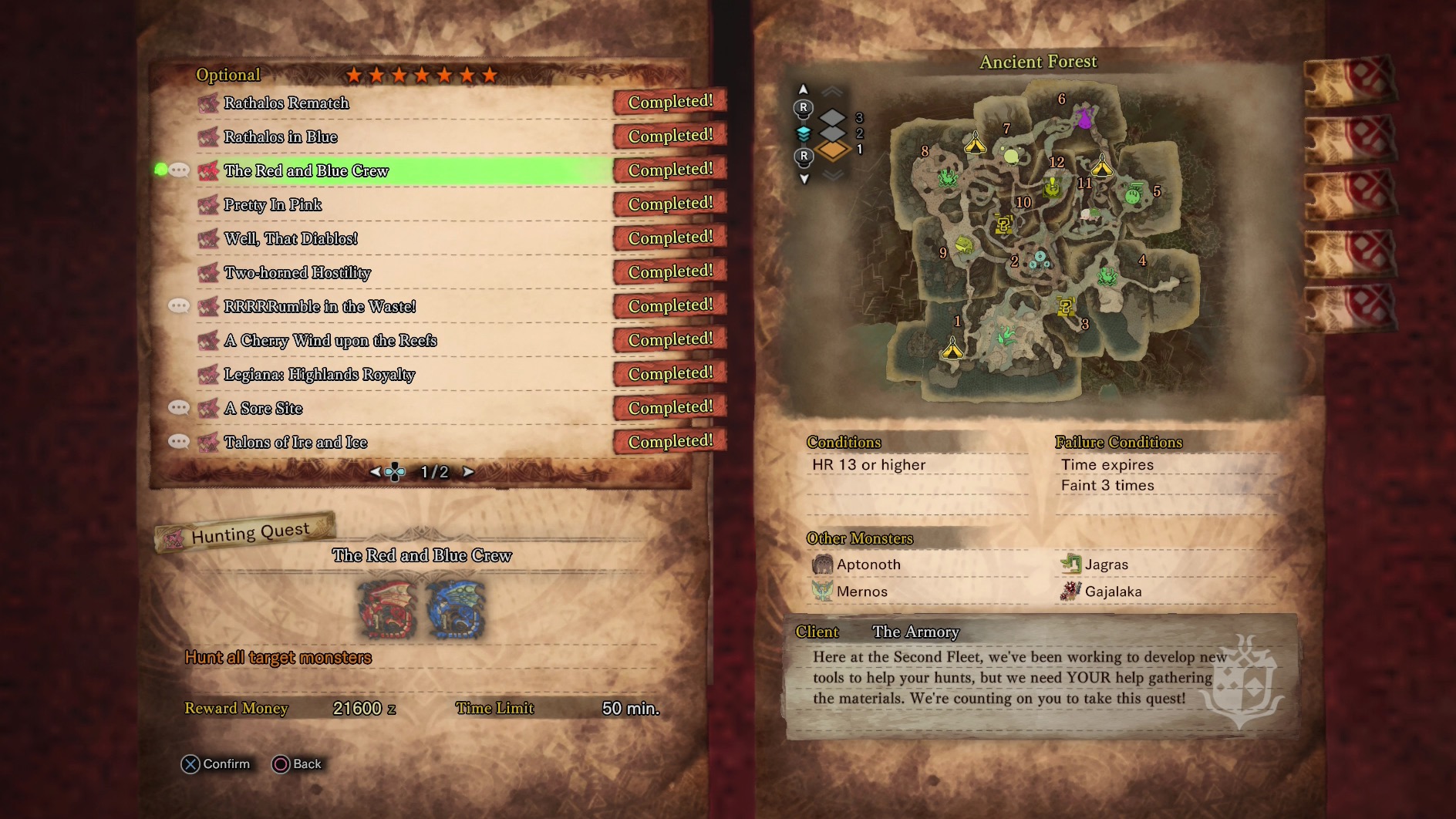
Task: Click the Azure Rathalos target monster icon
Action: tap(457, 609)
